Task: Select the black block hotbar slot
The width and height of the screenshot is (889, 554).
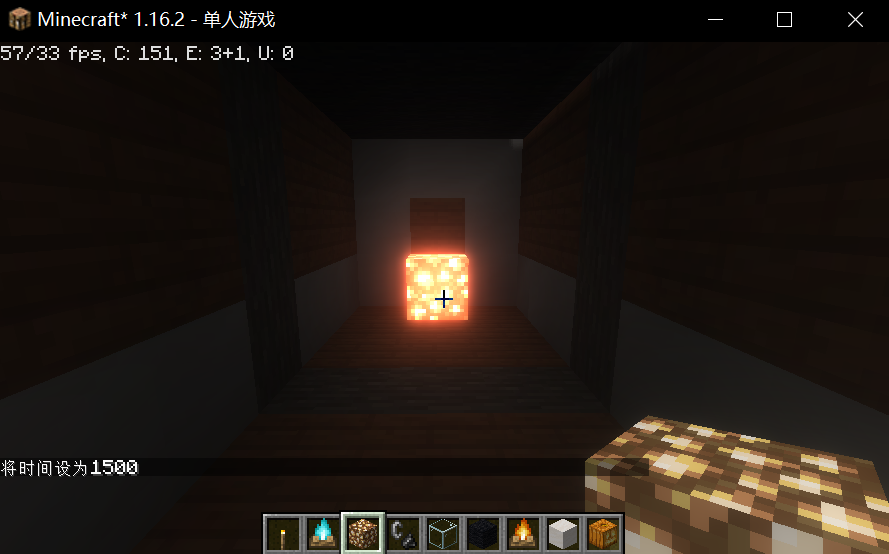Action: pyautogui.click(x=483, y=533)
